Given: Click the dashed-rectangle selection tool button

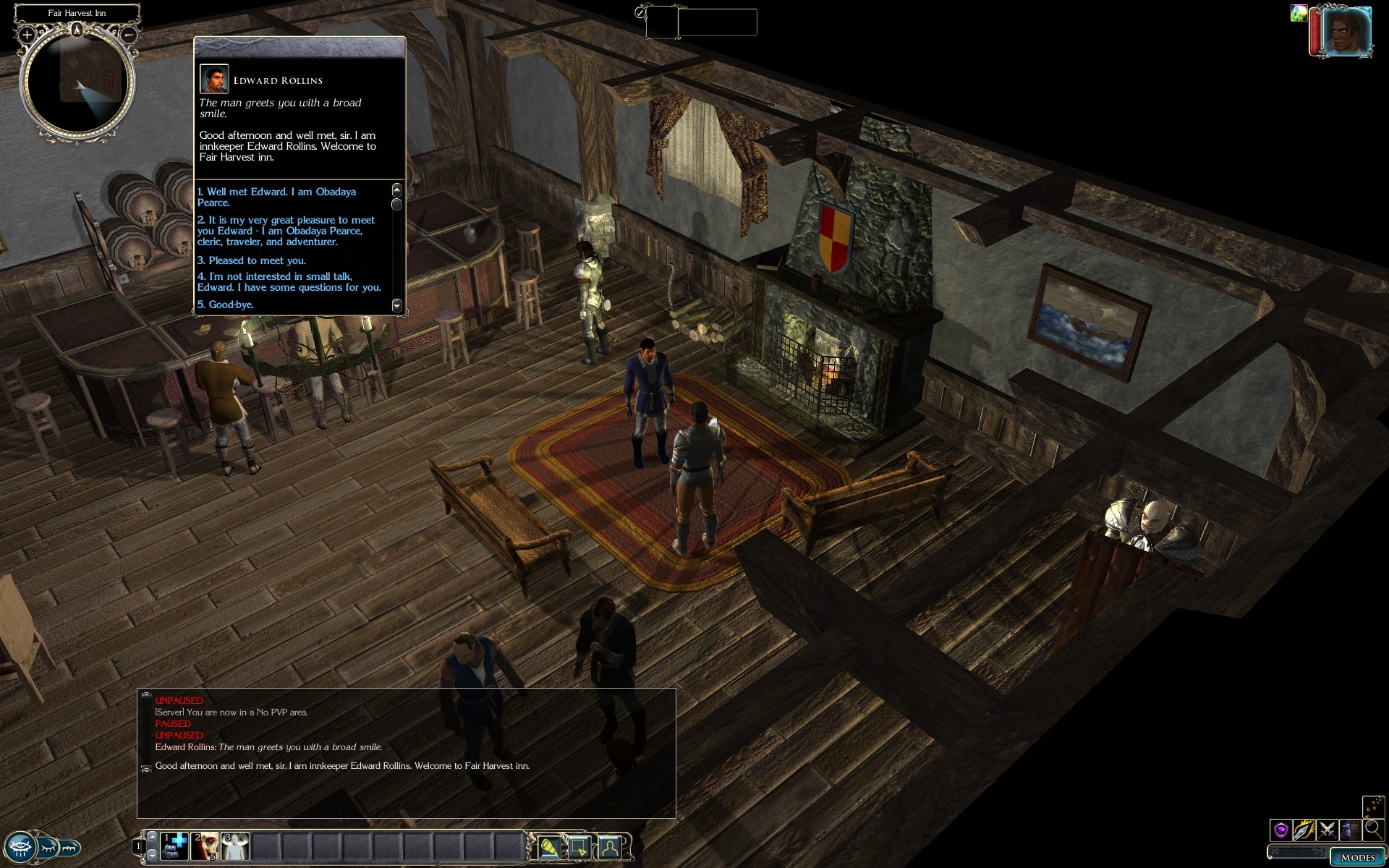Looking at the screenshot, I should click(x=579, y=846).
